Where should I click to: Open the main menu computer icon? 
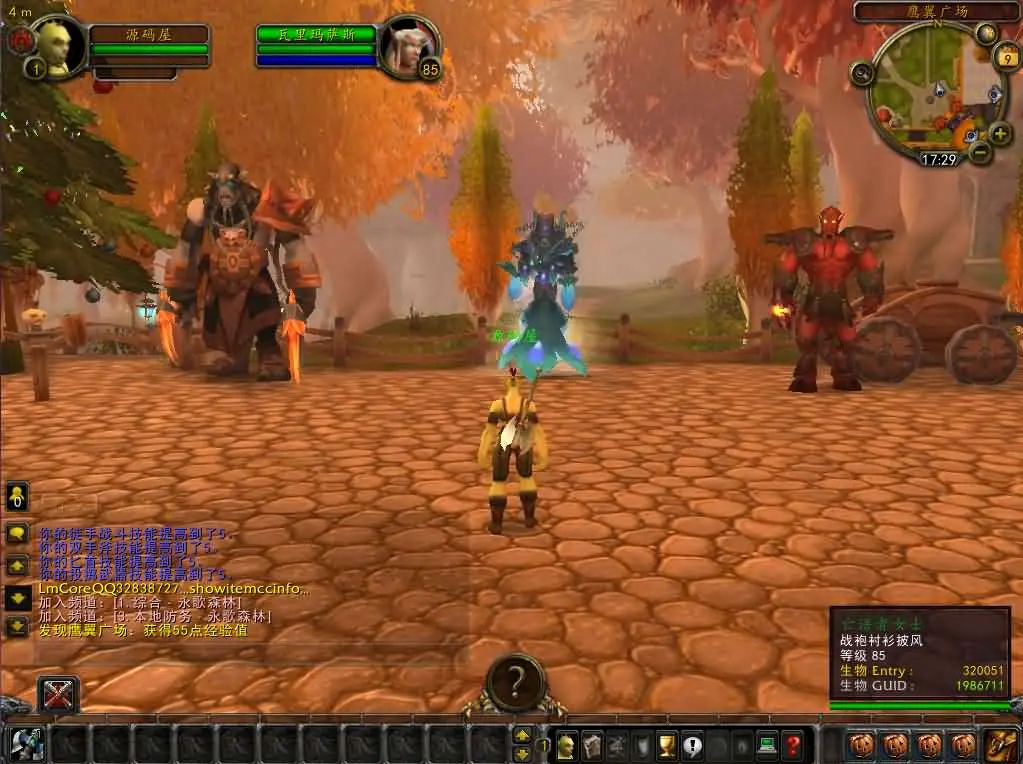[767, 745]
